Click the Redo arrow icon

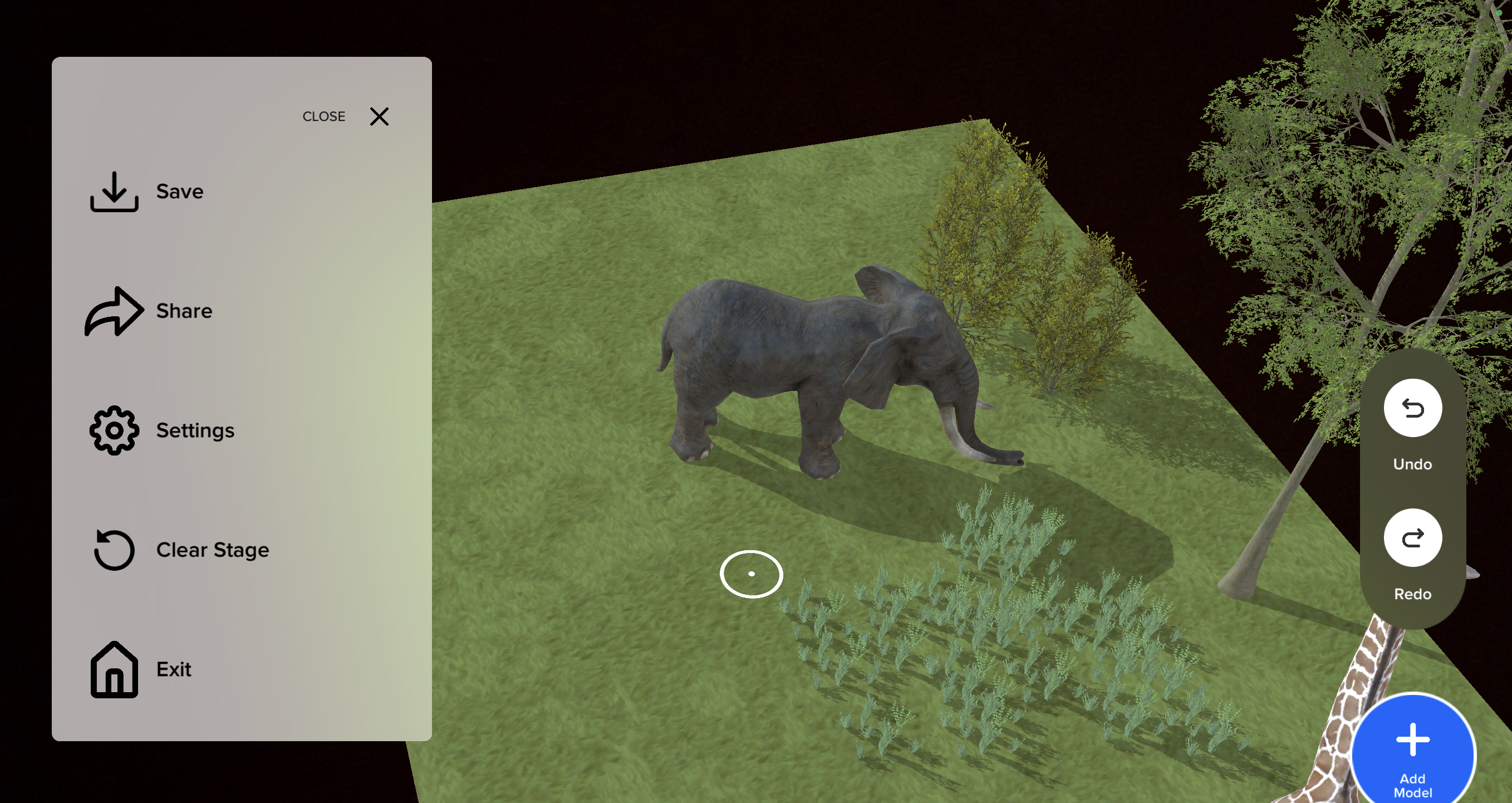point(1412,537)
